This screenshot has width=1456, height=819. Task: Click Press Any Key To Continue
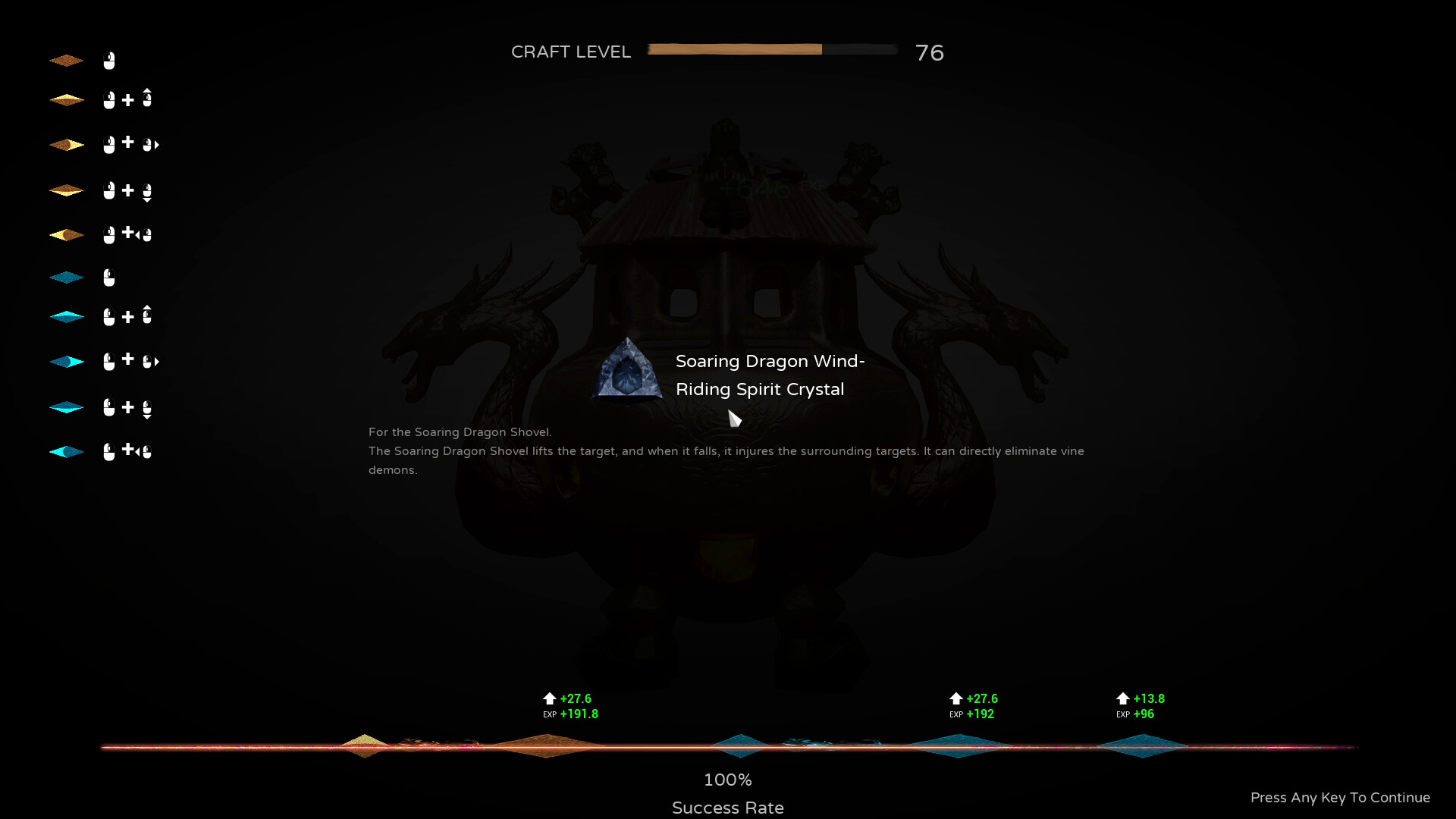(x=1339, y=798)
